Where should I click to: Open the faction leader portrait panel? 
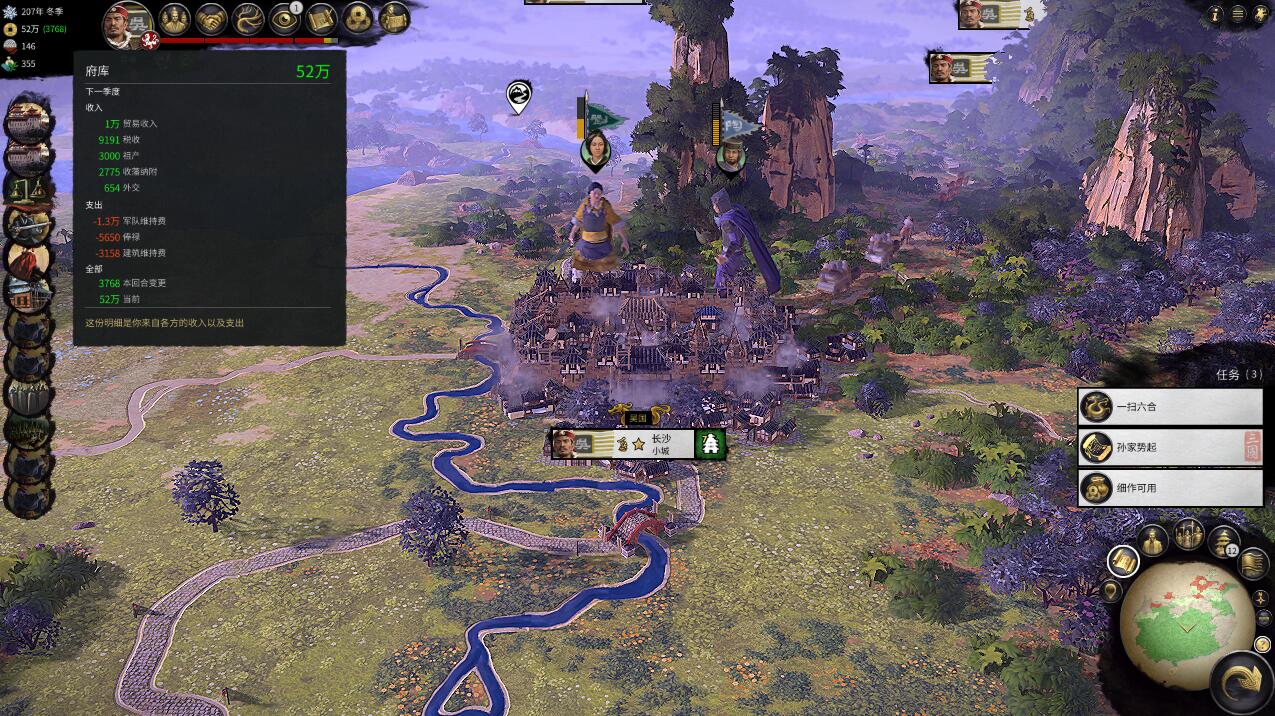pyautogui.click(x=128, y=24)
